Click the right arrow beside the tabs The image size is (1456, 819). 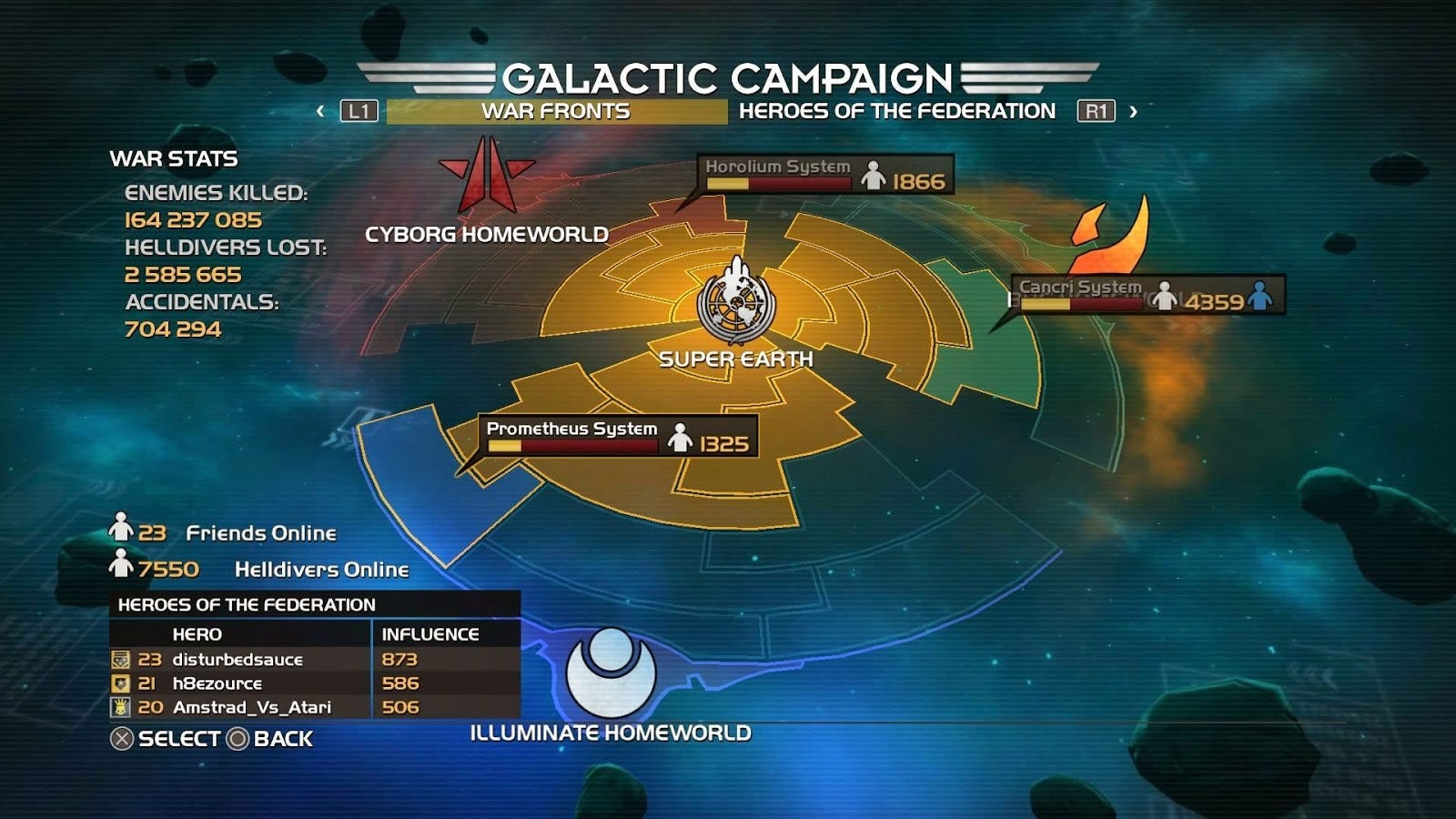(1133, 111)
